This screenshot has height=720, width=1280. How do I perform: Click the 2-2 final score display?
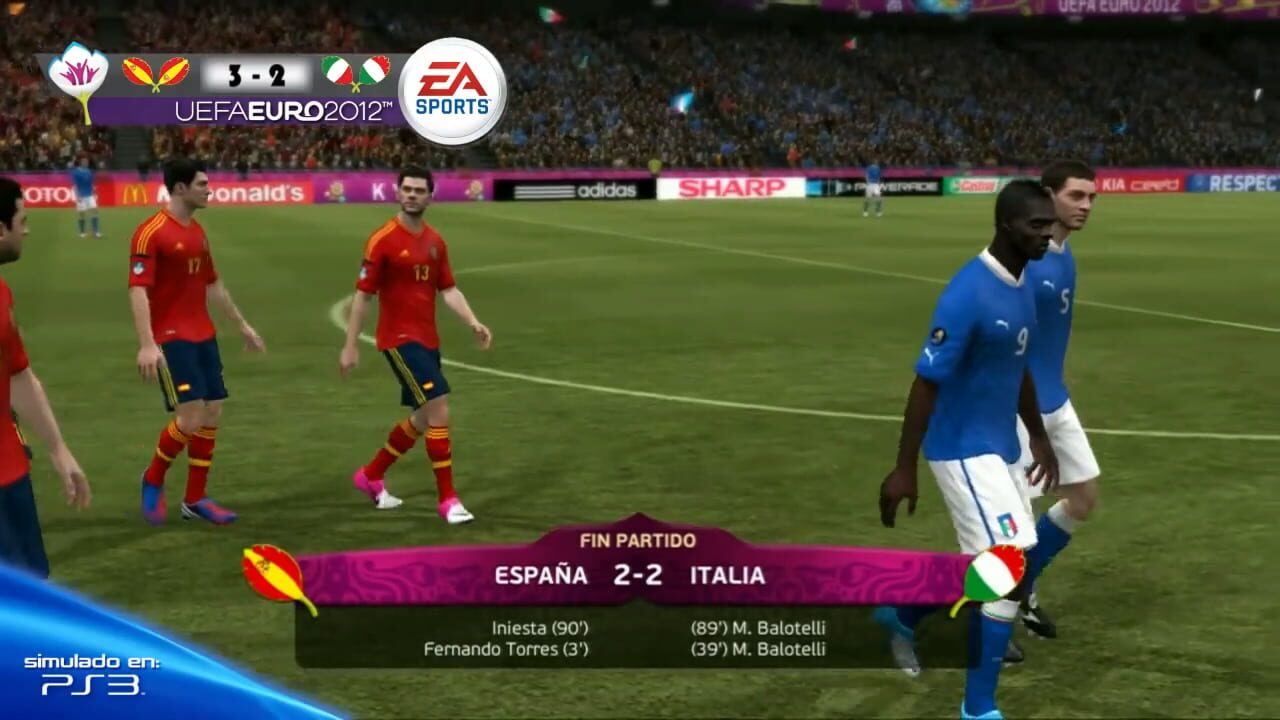(639, 575)
